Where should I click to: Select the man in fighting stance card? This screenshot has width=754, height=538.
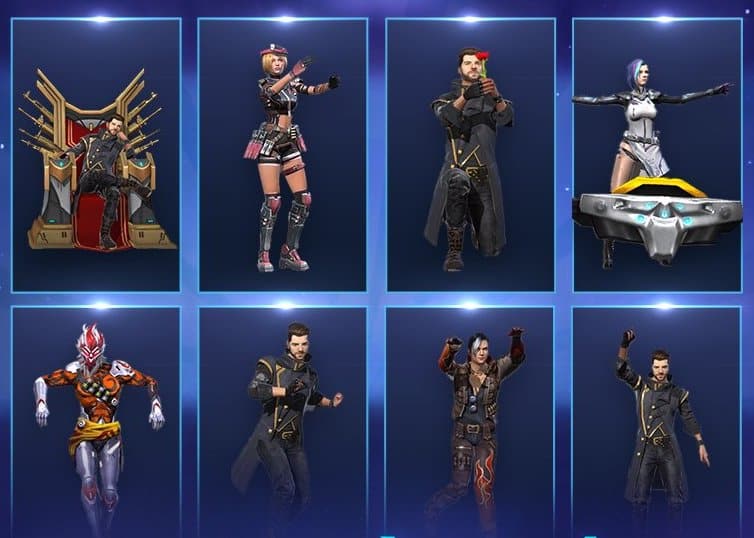[x=283, y=420]
